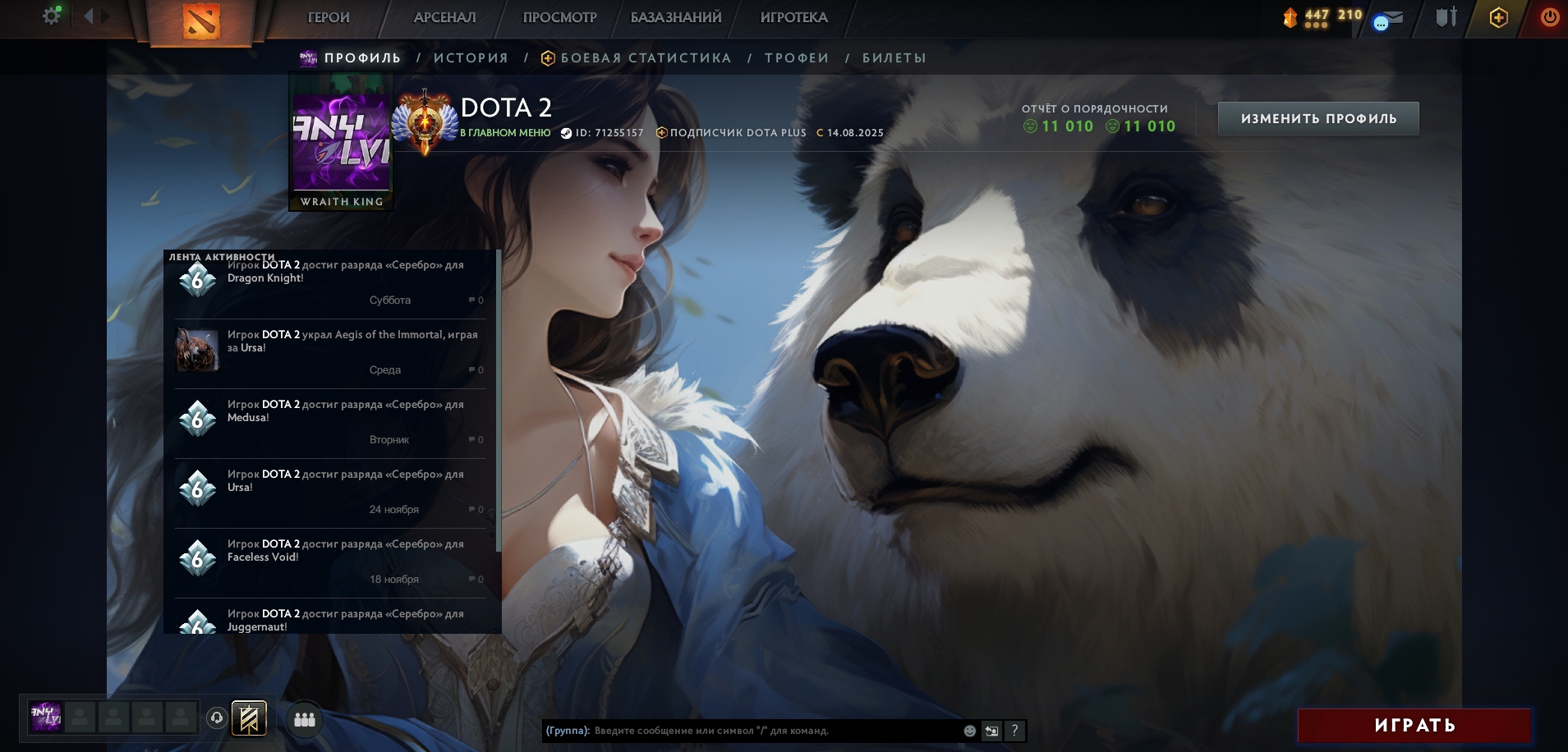1568x752 pixels.
Task: Quit the game with the red power button
Action: pyautogui.click(x=1549, y=17)
